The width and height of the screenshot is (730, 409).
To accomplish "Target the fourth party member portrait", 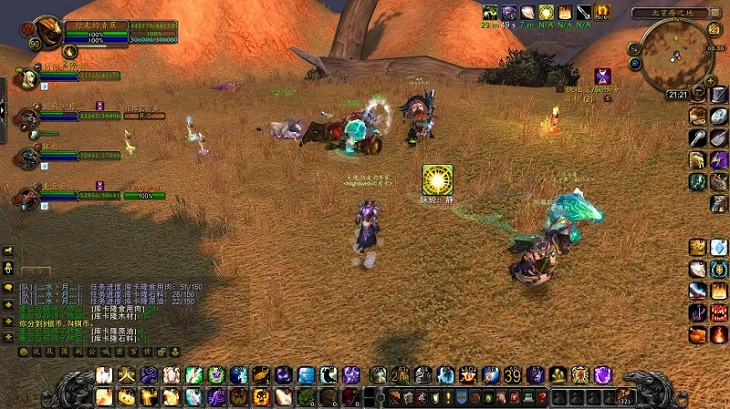I will (x=25, y=196).
